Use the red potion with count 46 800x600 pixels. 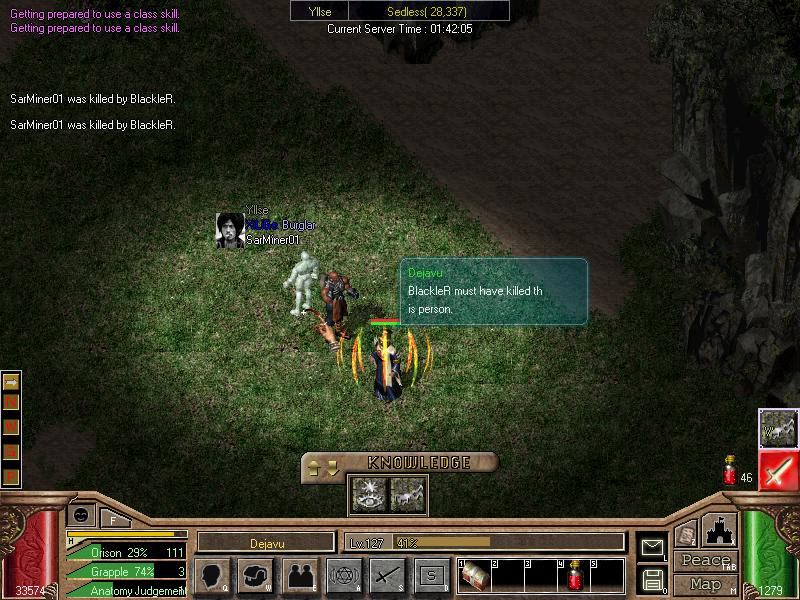point(730,472)
